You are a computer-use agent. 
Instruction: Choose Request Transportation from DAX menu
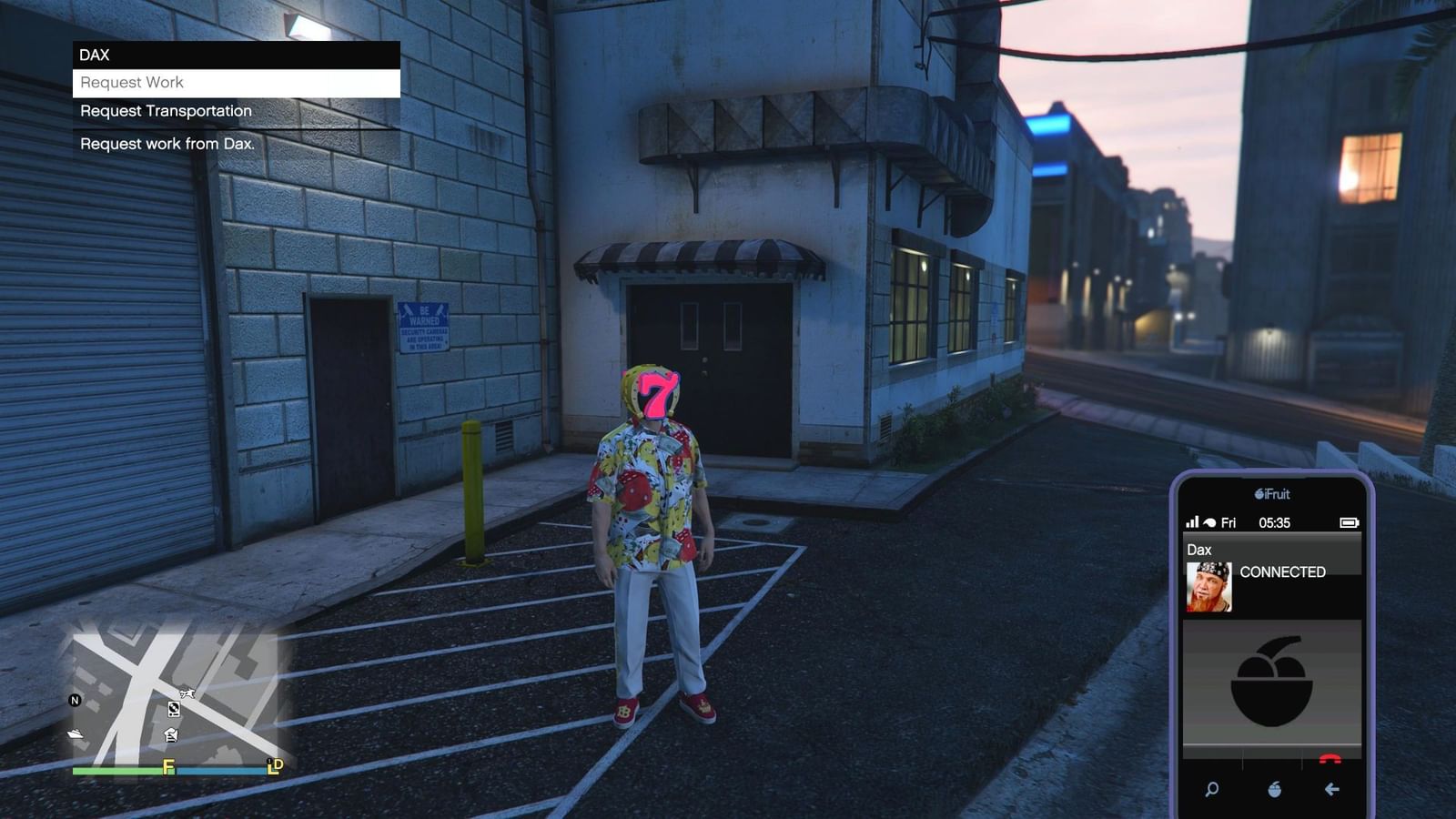pos(165,110)
